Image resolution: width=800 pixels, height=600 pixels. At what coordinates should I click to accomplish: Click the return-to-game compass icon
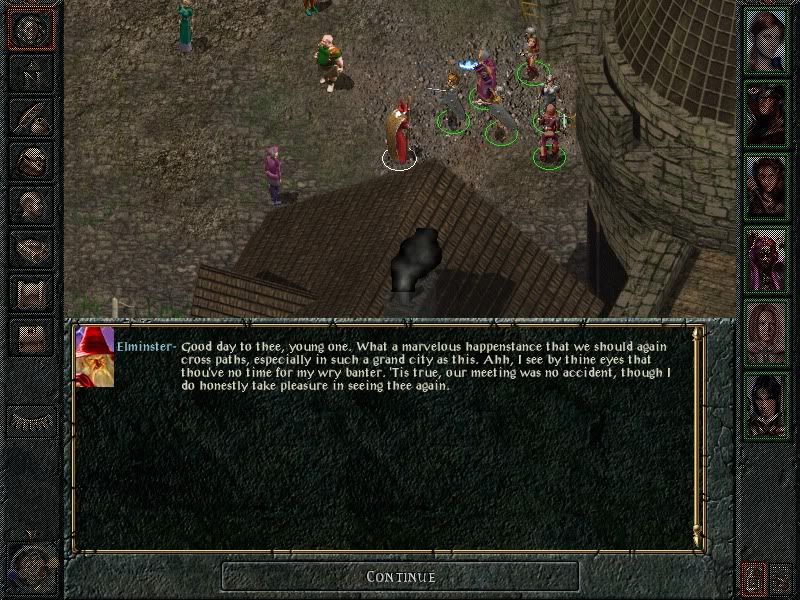[x=30, y=30]
